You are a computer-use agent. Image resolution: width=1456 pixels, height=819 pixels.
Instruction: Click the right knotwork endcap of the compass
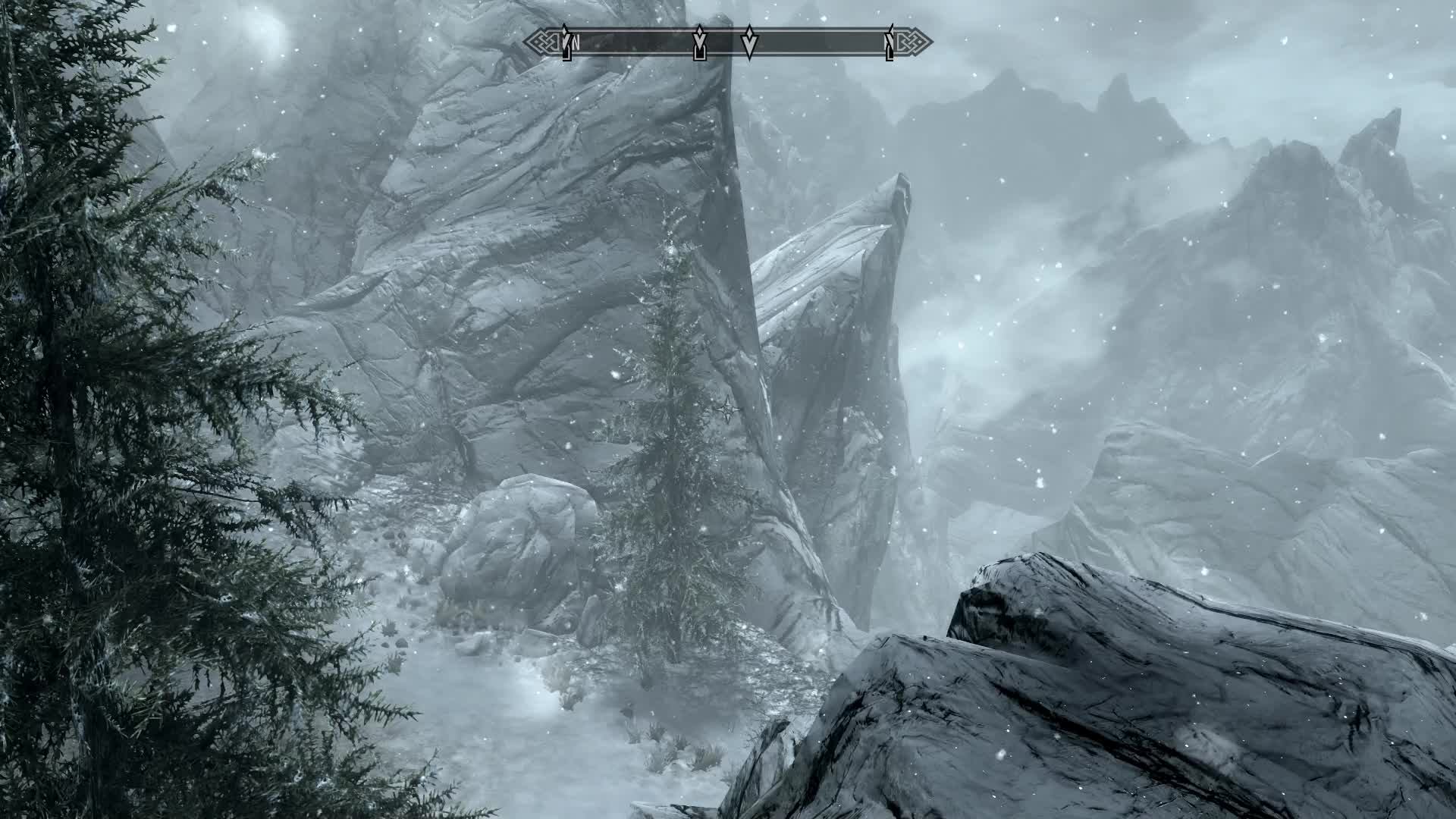pyautogui.click(x=914, y=42)
